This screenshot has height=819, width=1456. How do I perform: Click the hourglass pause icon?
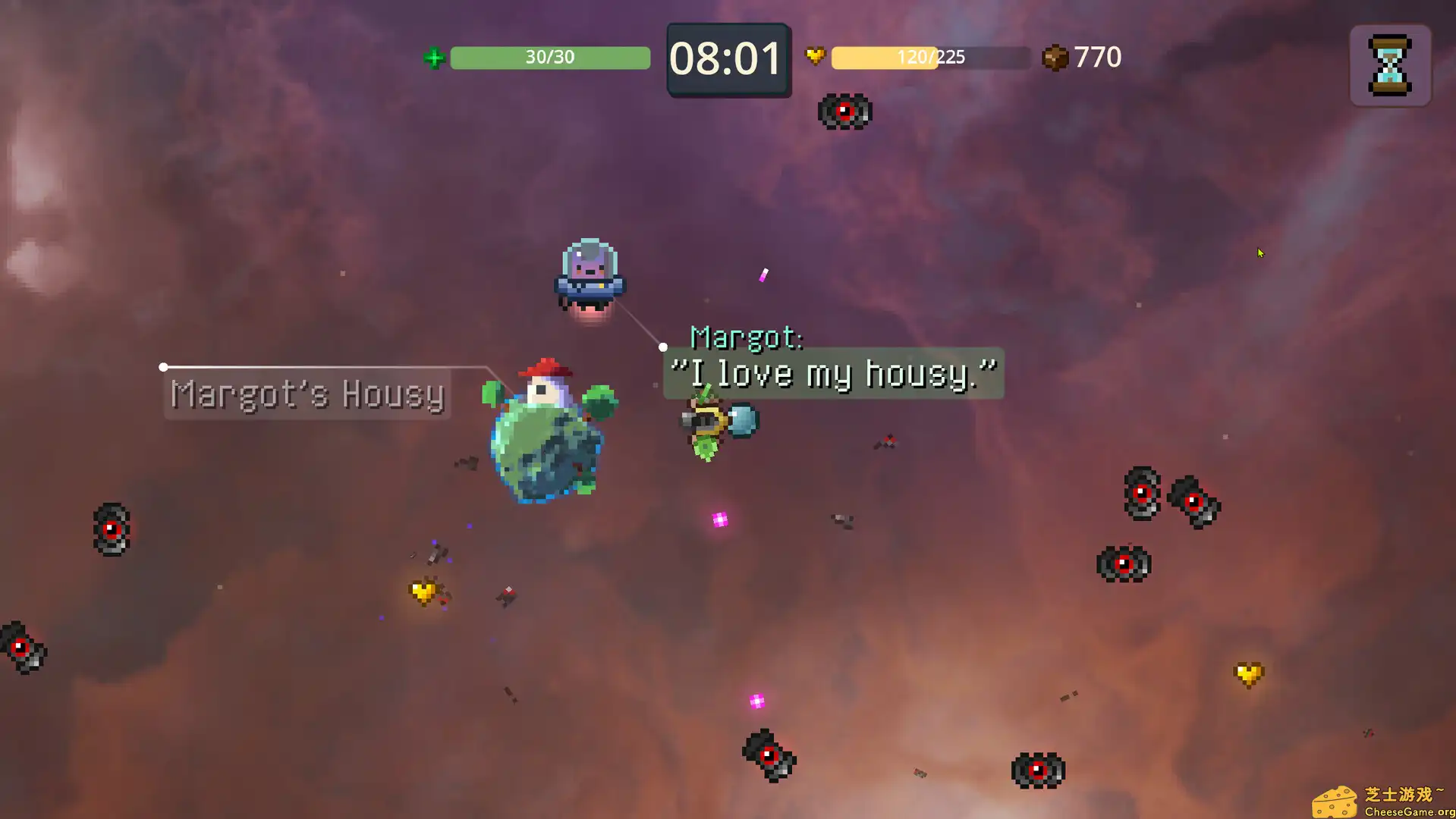click(x=1389, y=66)
